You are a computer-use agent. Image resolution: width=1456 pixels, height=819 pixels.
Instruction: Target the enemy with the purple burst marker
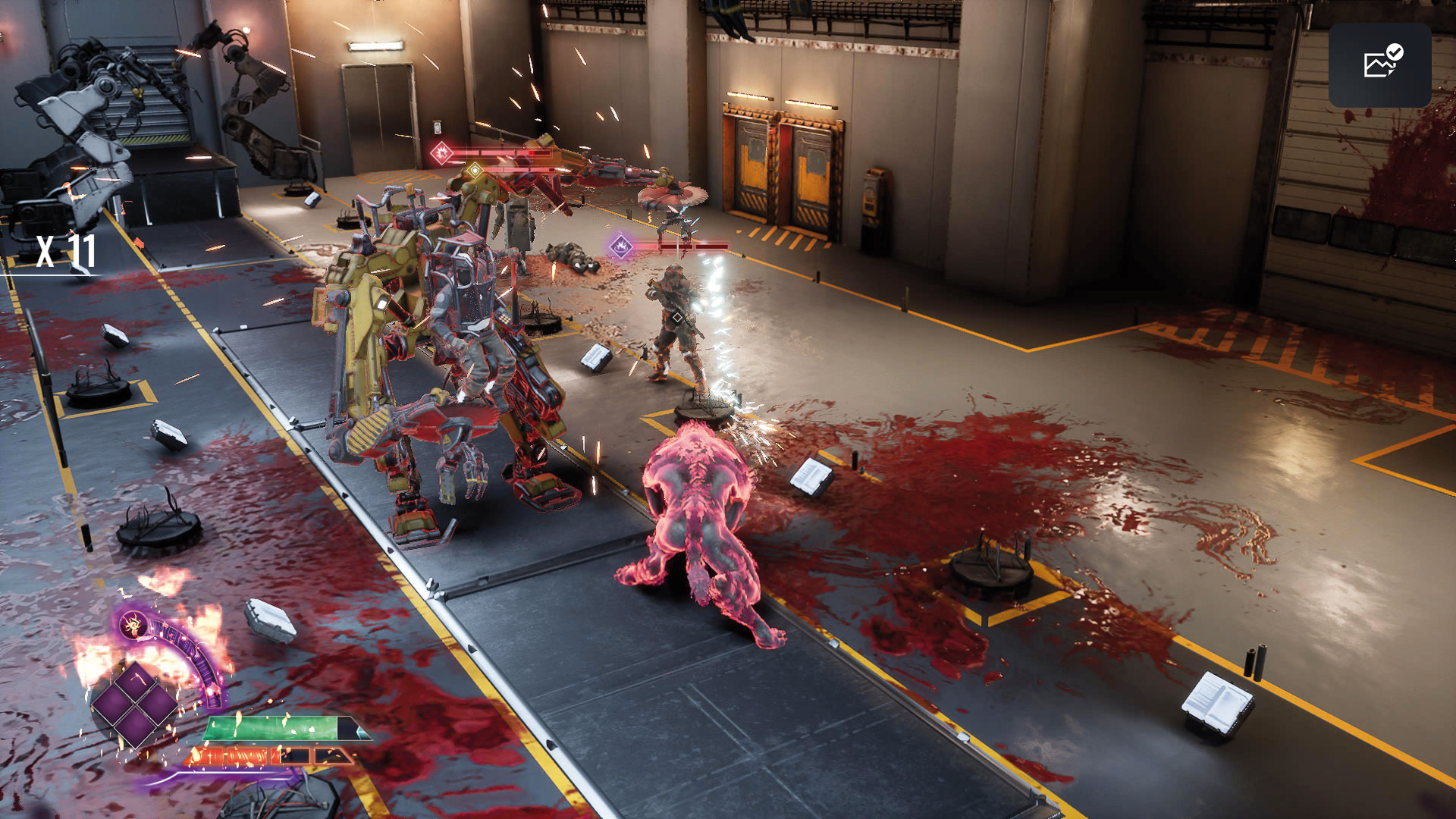[621, 246]
